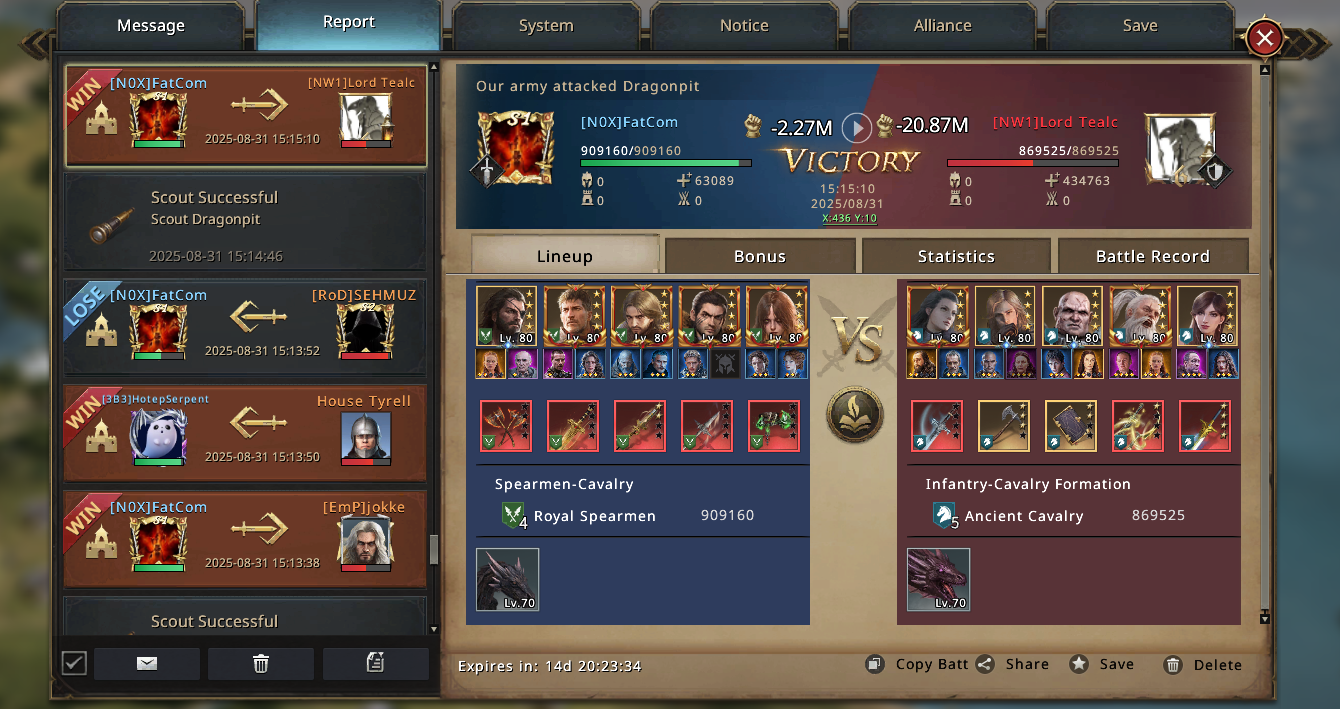Toggle the select-all reports checkbox
The width and height of the screenshot is (1340, 709).
coord(74,663)
